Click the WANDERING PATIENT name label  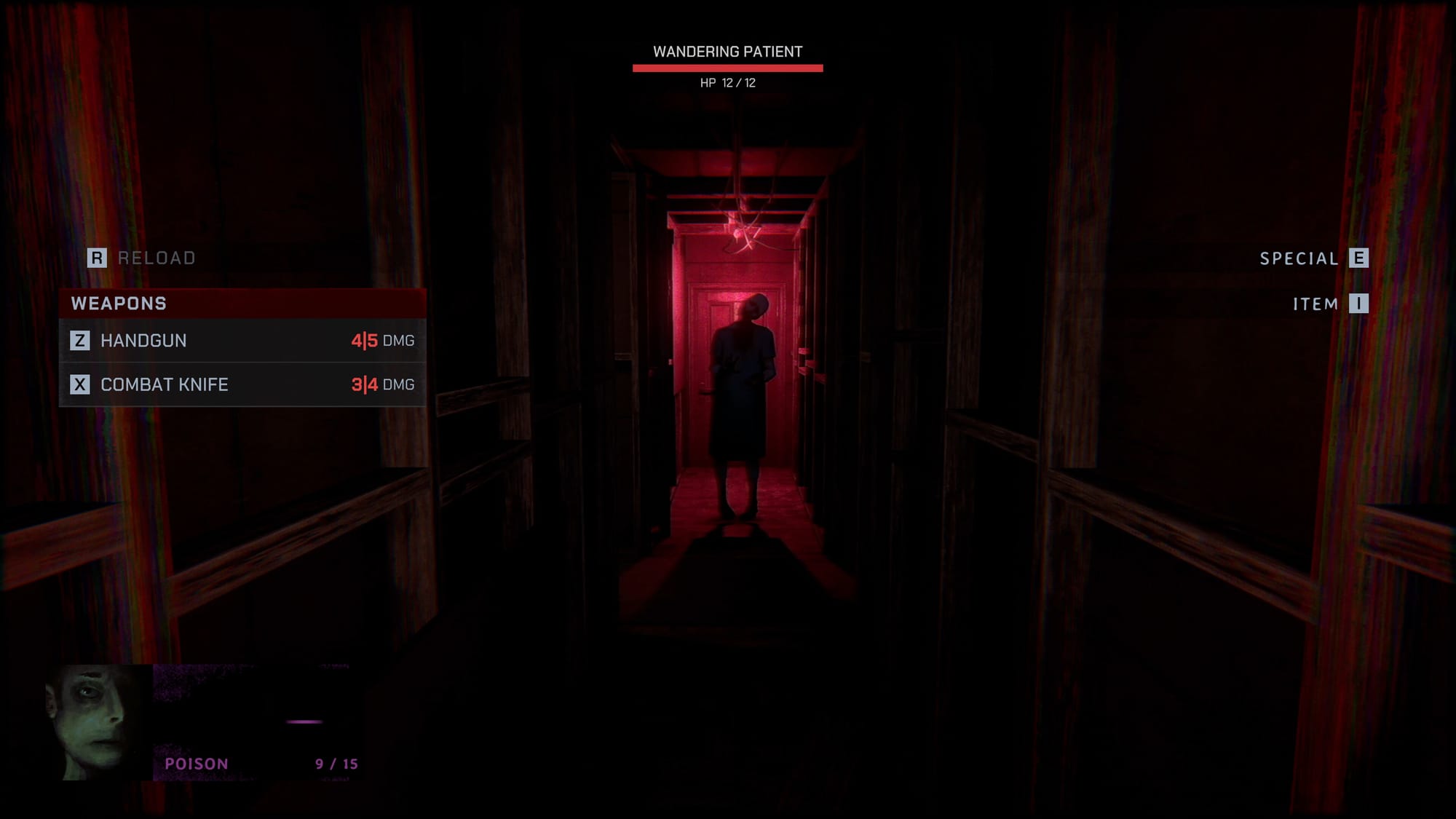coord(728,51)
